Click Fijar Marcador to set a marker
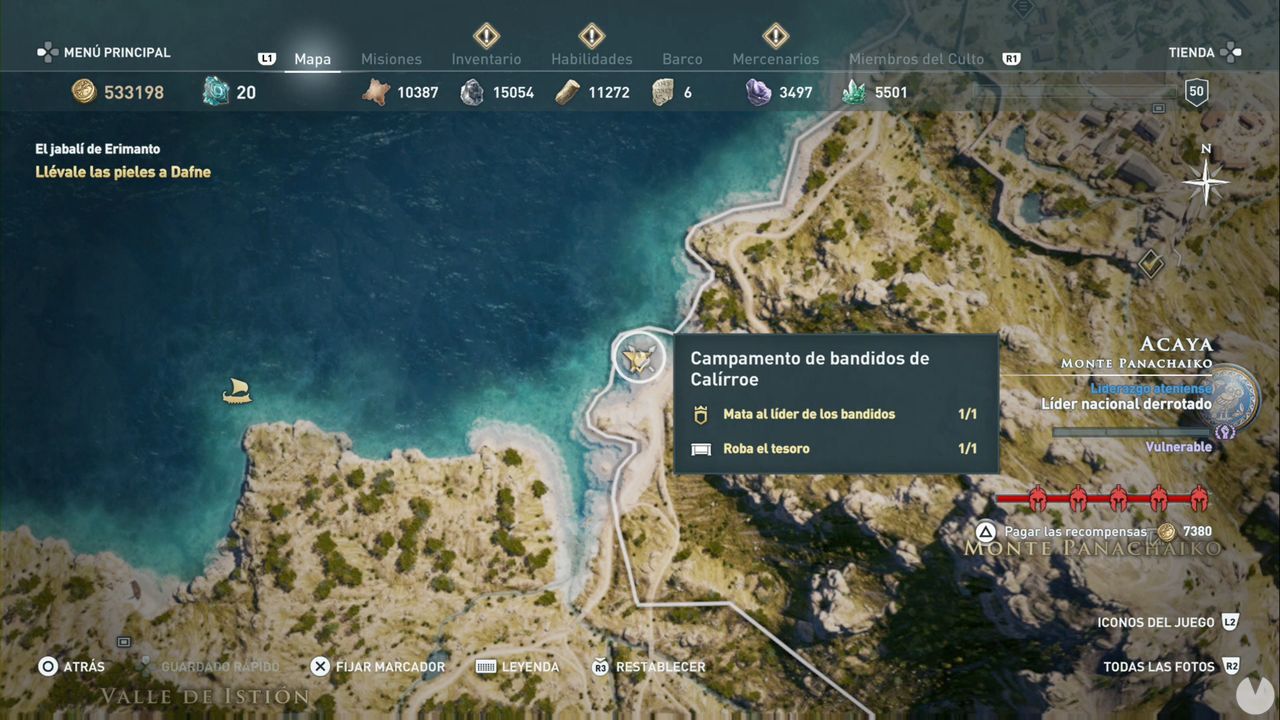This screenshot has width=1280, height=720. tap(378, 666)
